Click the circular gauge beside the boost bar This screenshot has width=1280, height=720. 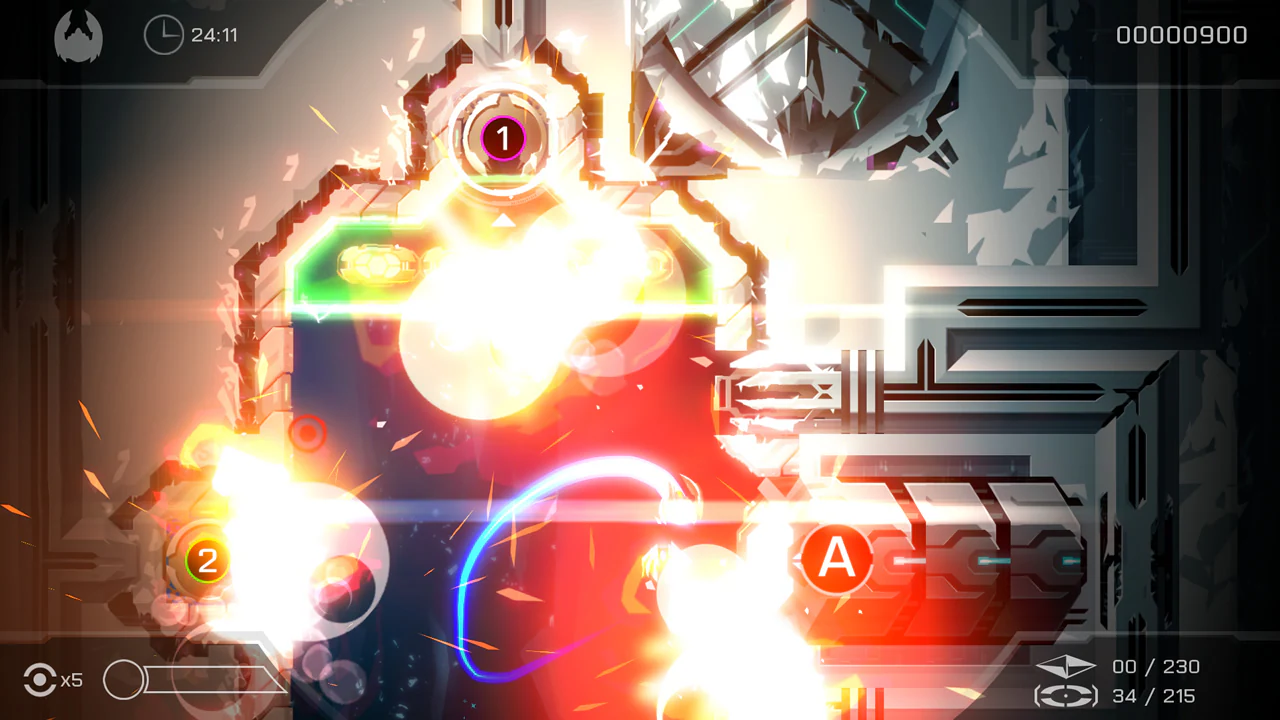point(124,680)
